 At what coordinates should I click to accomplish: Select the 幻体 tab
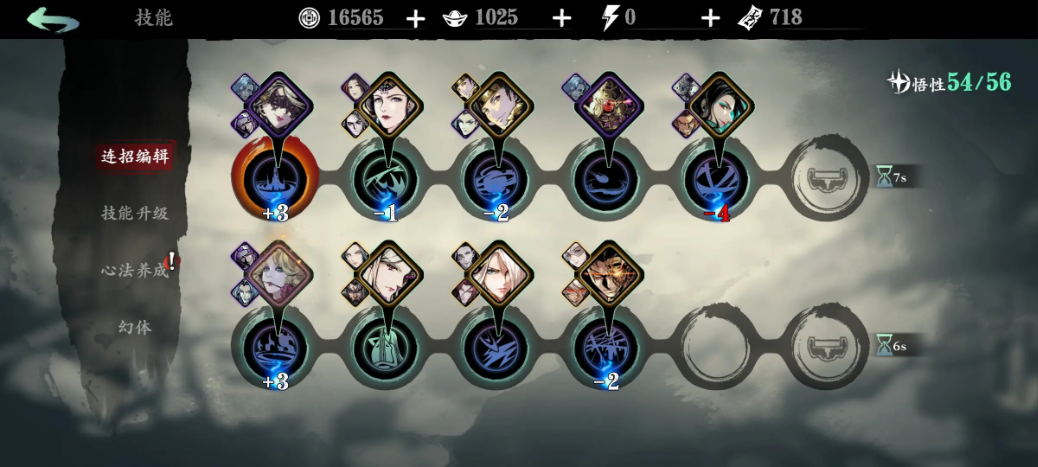pyautogui.click(x=135, y=327)
